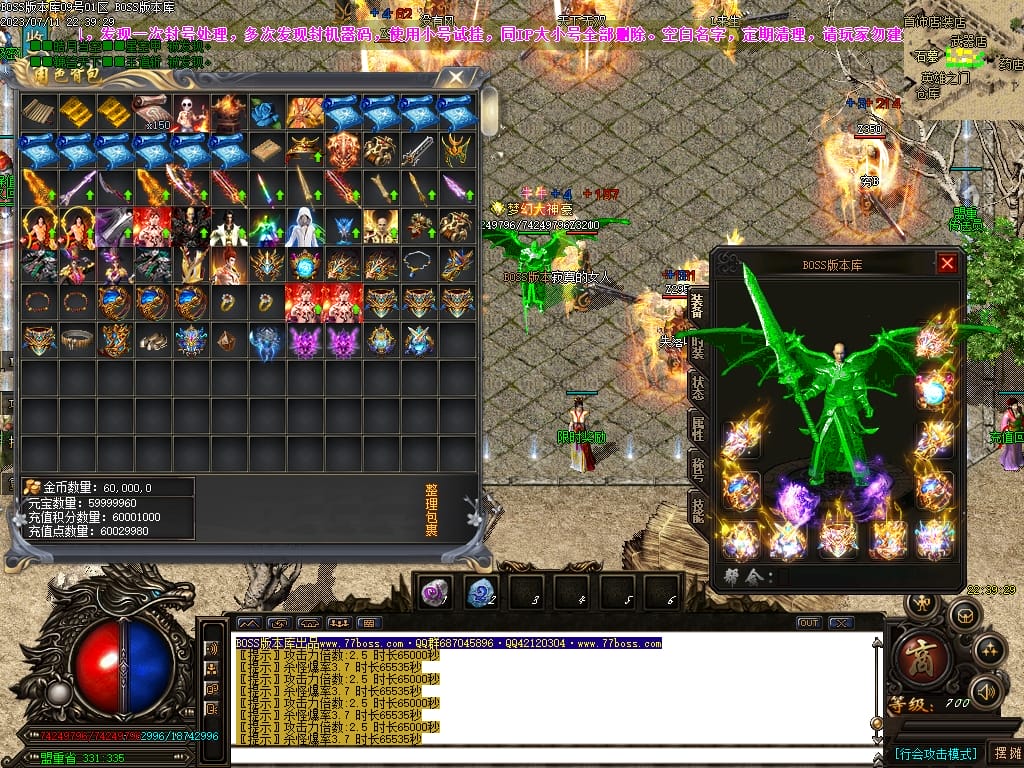Image resolution: width=1024 pixels, height=768 pixels.
Task: Use the purple orb in hotbar slot 1
Action: 434,592
